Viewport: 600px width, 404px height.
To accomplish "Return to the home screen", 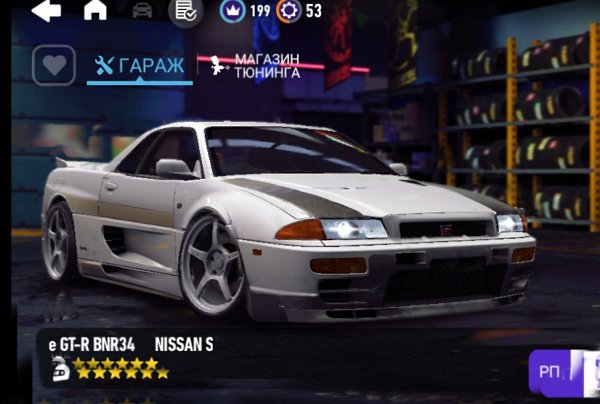I will pyautogui.click(x=95, y=10).
